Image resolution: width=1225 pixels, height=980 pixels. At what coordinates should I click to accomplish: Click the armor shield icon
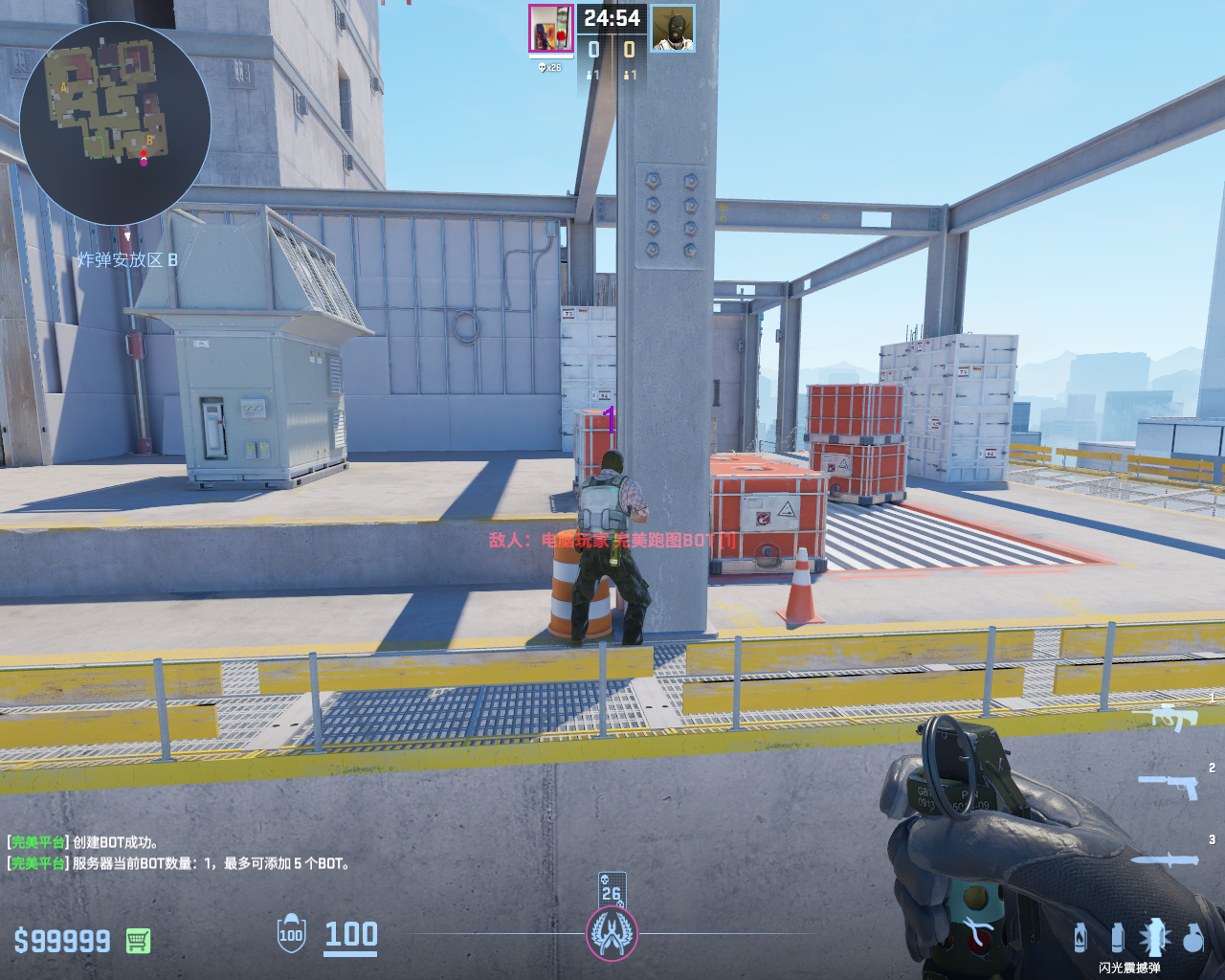coord(291,934)
